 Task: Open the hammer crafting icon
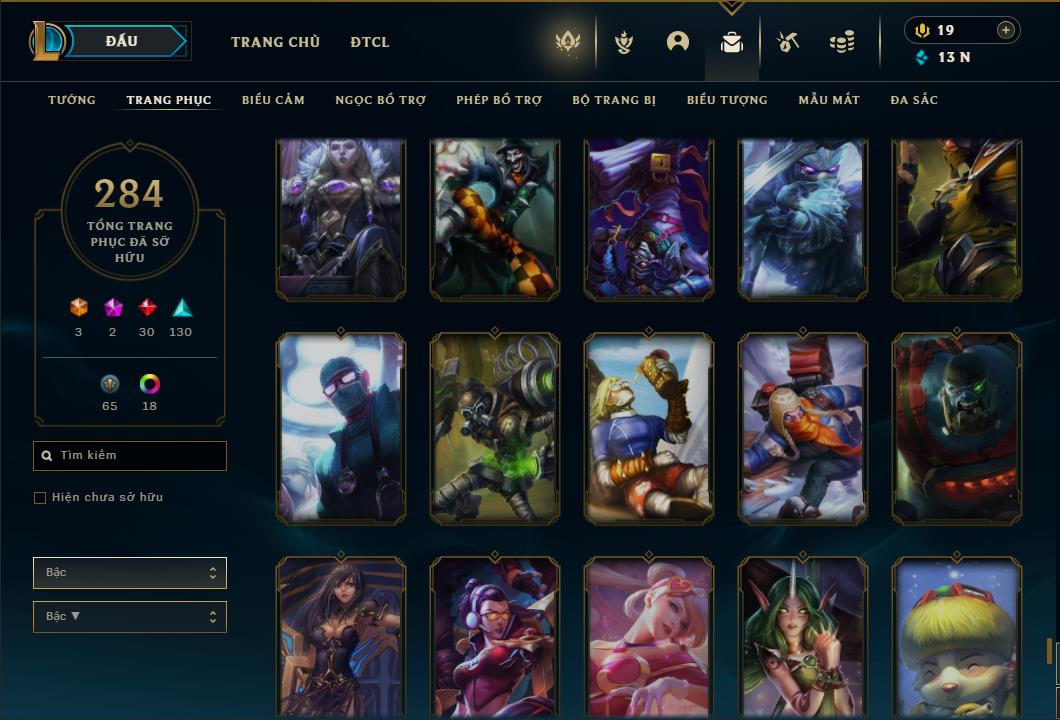click(788, 42)
